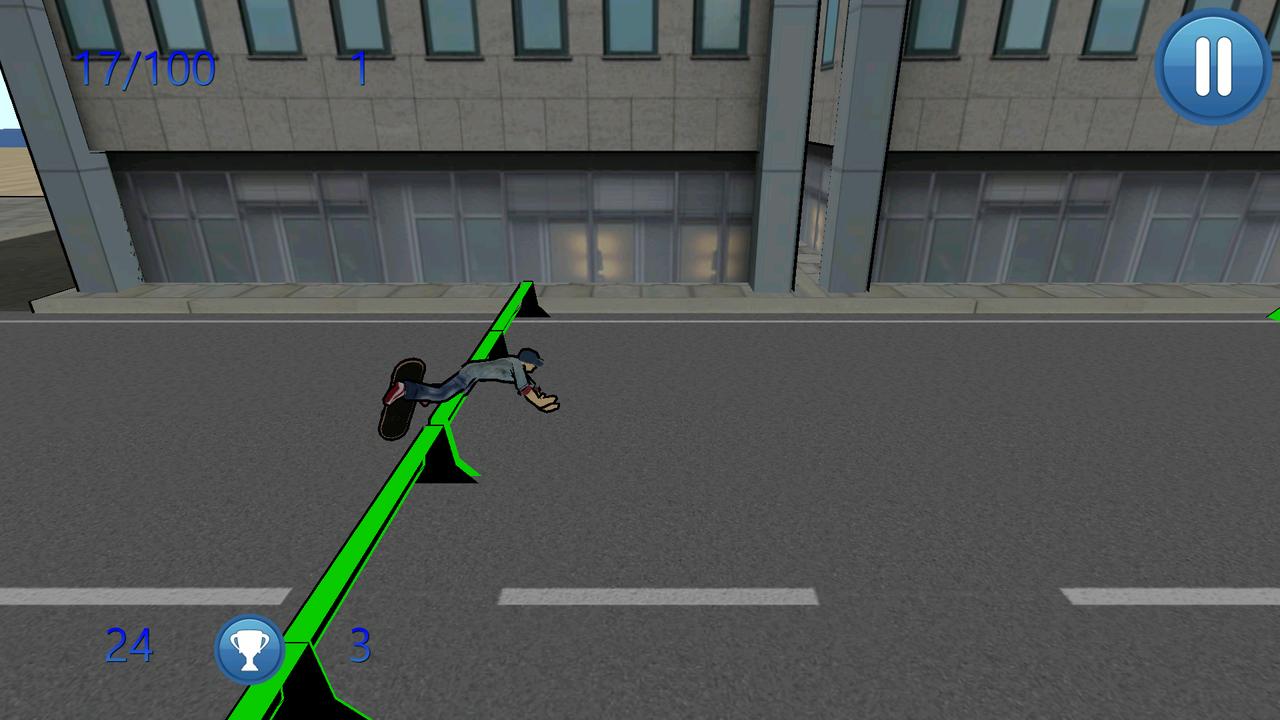Tap the achievements circle to toggle the trophy panel
Screen dimensions: 1280x720
click(249, 647)
